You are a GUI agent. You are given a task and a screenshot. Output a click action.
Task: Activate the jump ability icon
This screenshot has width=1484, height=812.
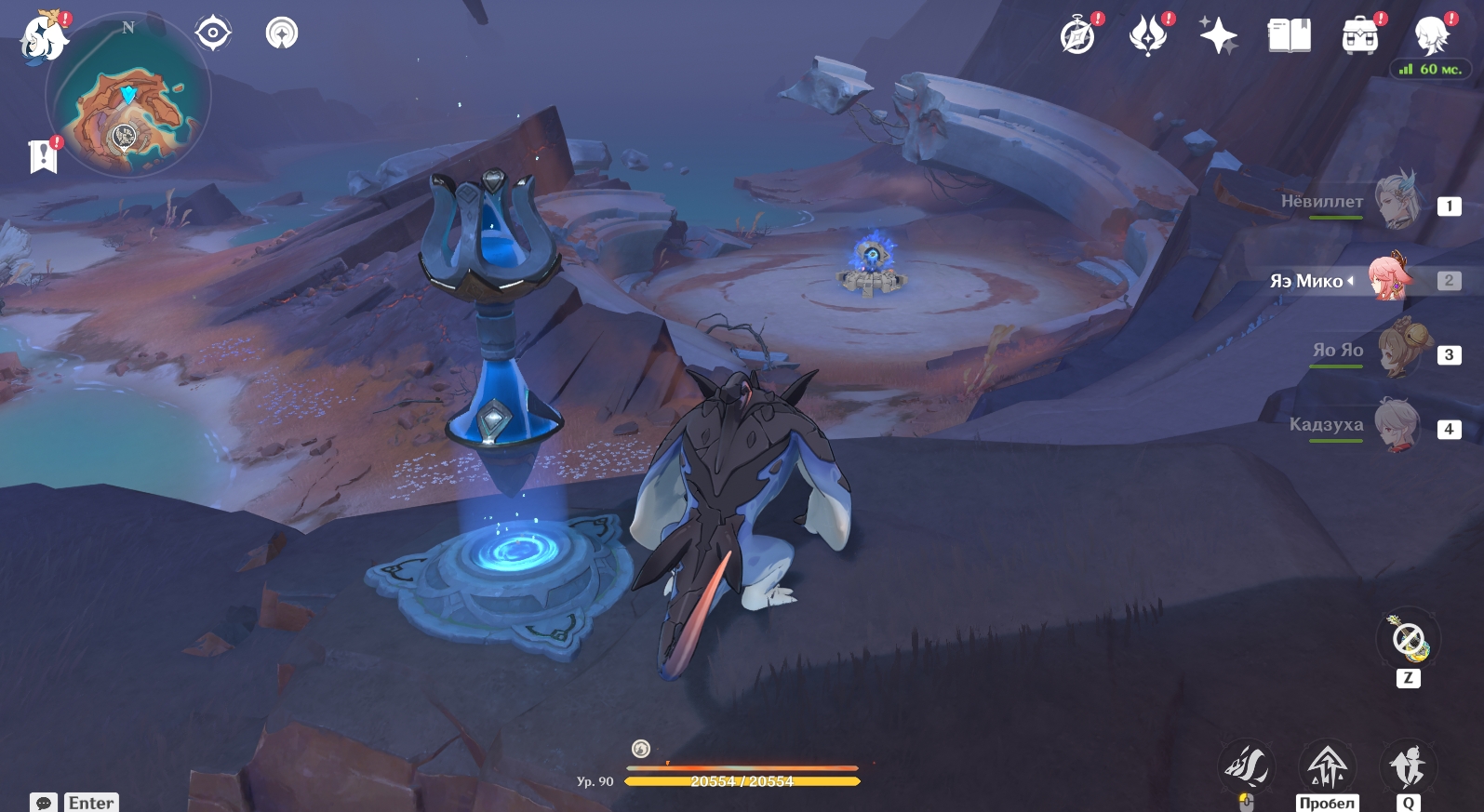[x=1327, y=765]
